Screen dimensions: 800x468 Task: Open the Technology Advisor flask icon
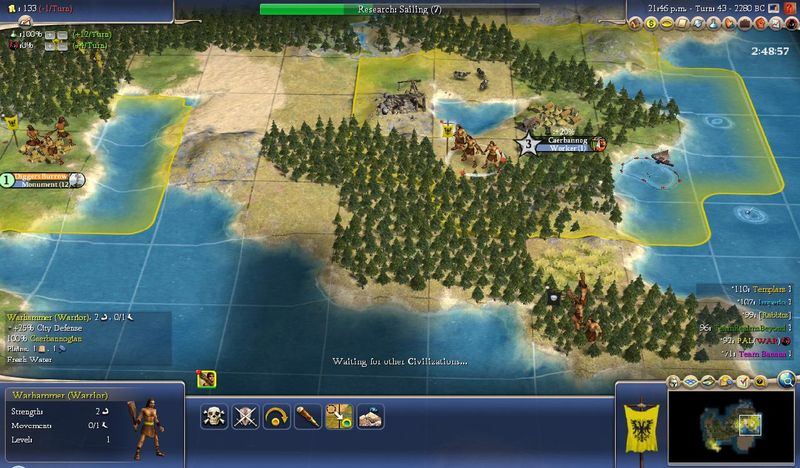pyautogui.click(x=714, y=20)
